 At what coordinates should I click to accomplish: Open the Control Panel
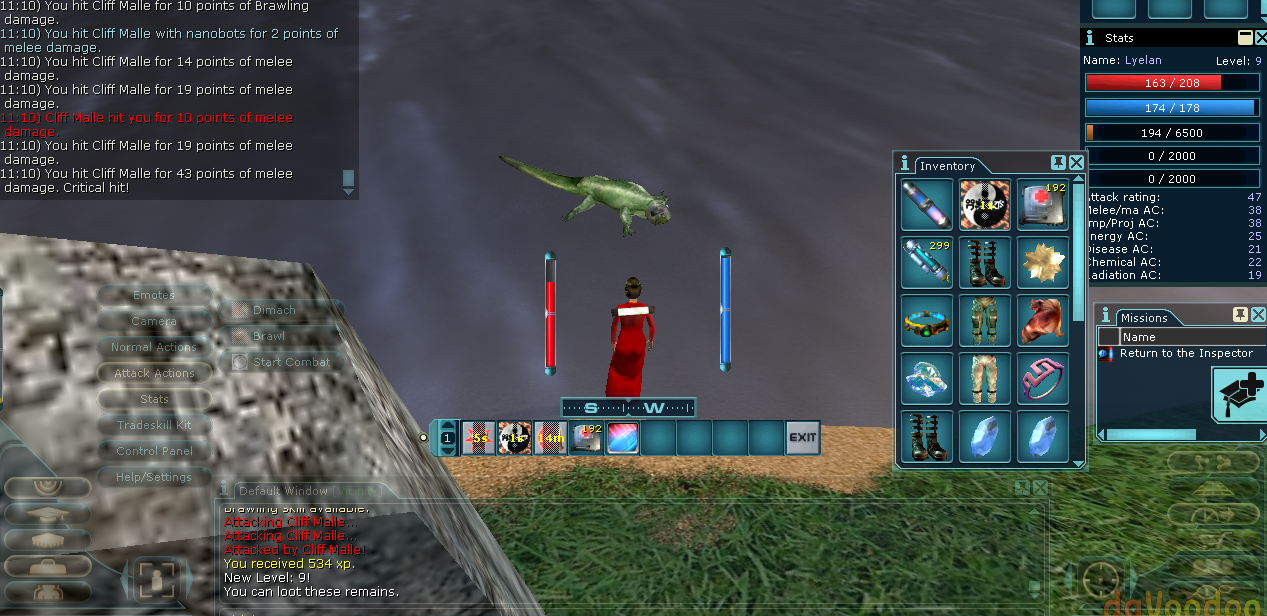coord(154,451)
